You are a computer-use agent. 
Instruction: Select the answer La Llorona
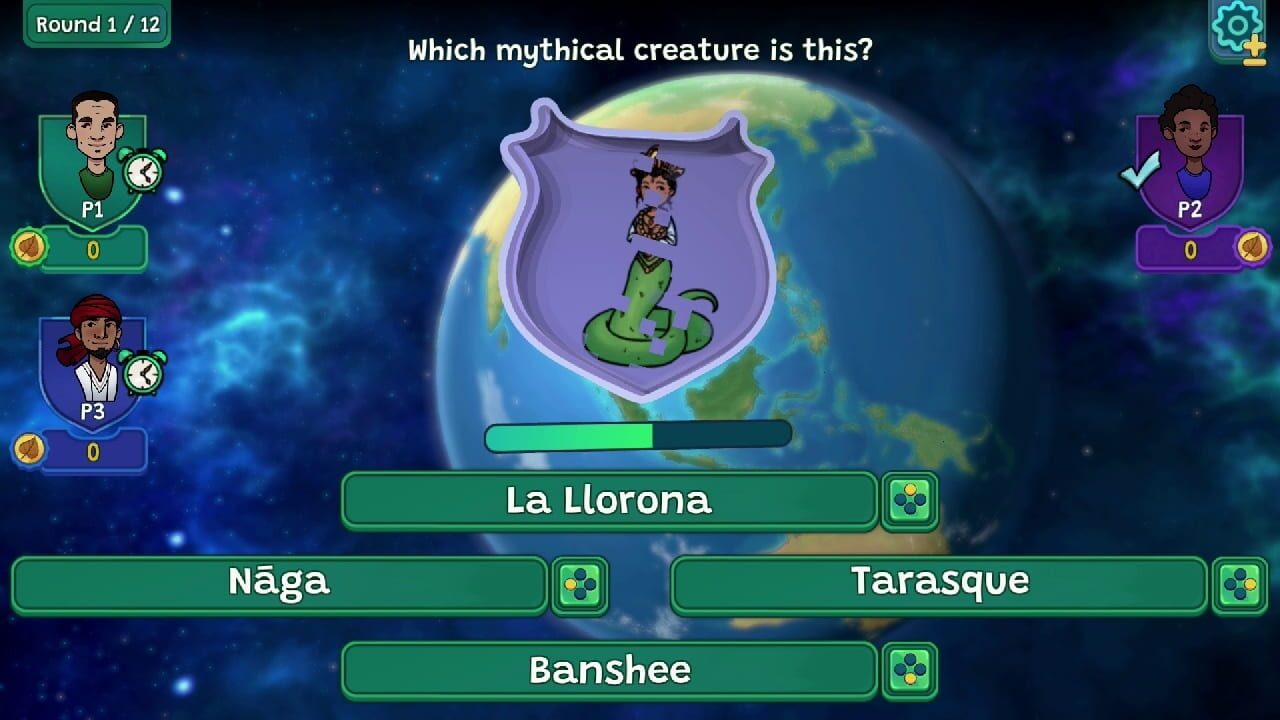610,501
